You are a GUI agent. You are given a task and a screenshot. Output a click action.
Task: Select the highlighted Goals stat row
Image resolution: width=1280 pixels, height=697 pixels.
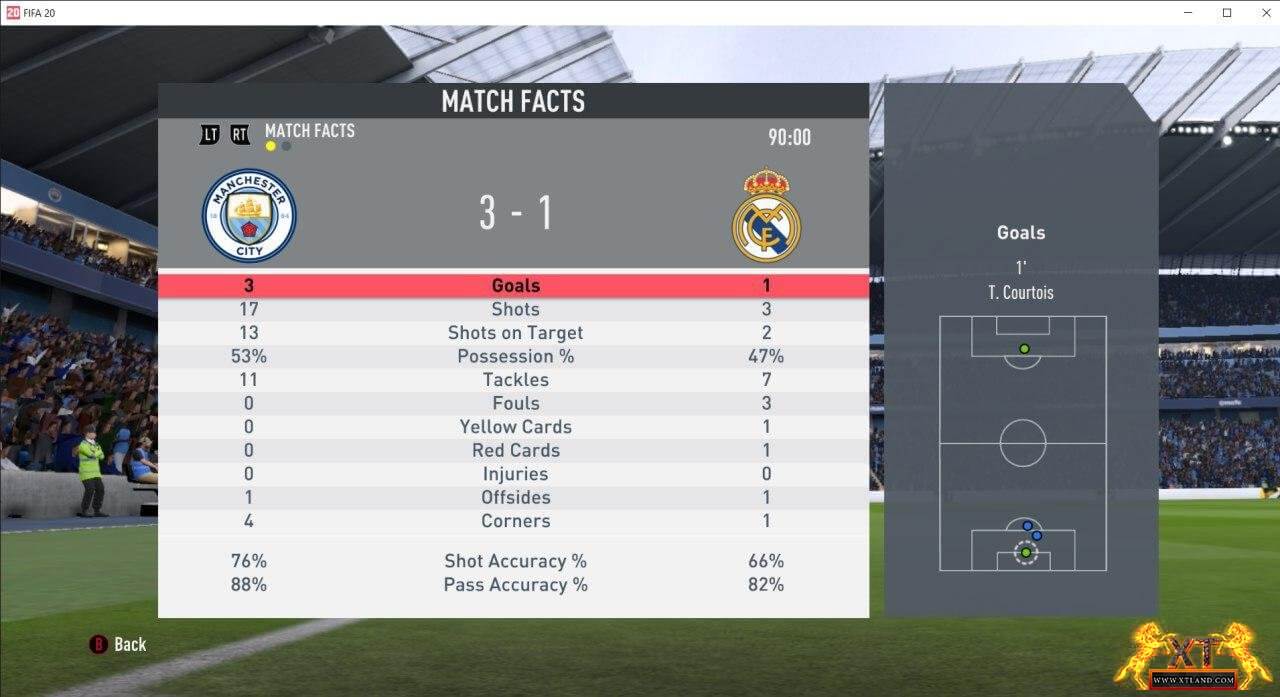tap(514, 286)
